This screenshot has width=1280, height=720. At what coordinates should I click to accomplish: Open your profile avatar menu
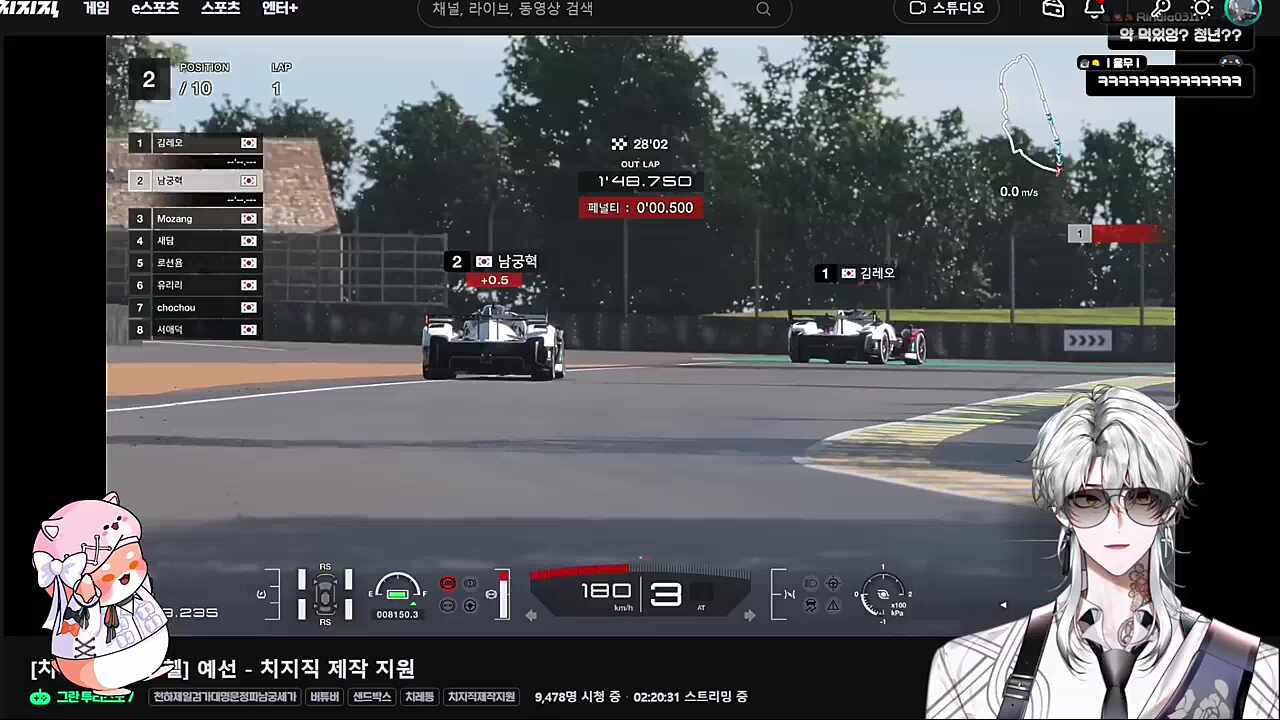tap(1243, 11)
